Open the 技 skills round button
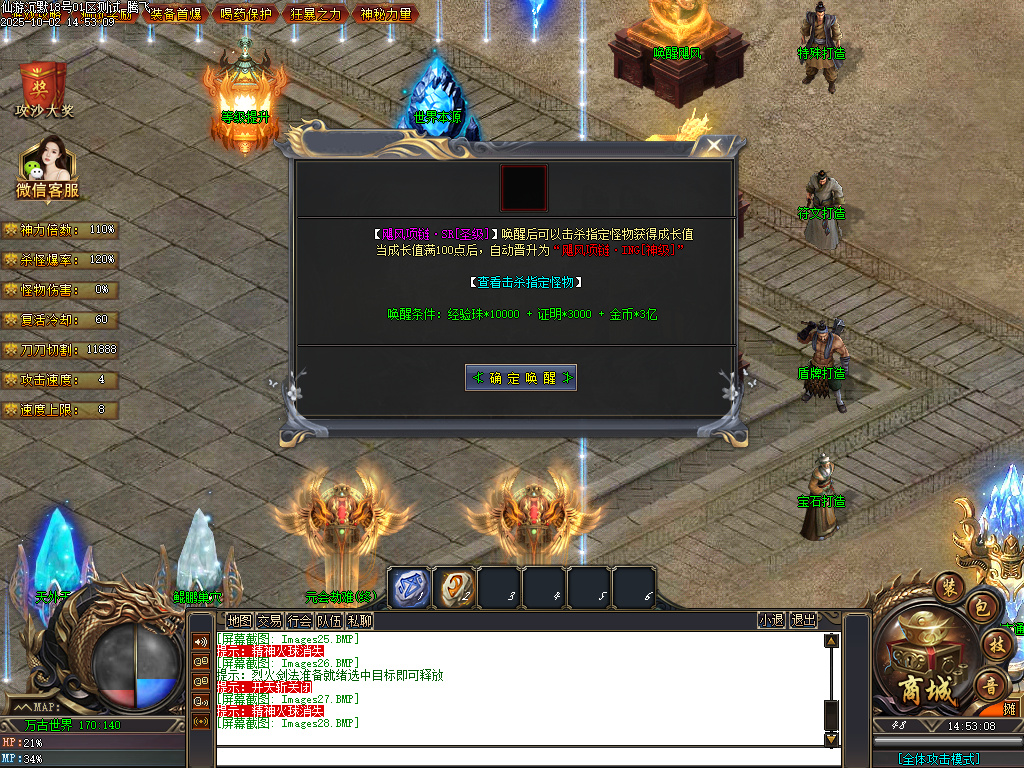This screenshot has height=768, width=1024. [x=995, y=644]
